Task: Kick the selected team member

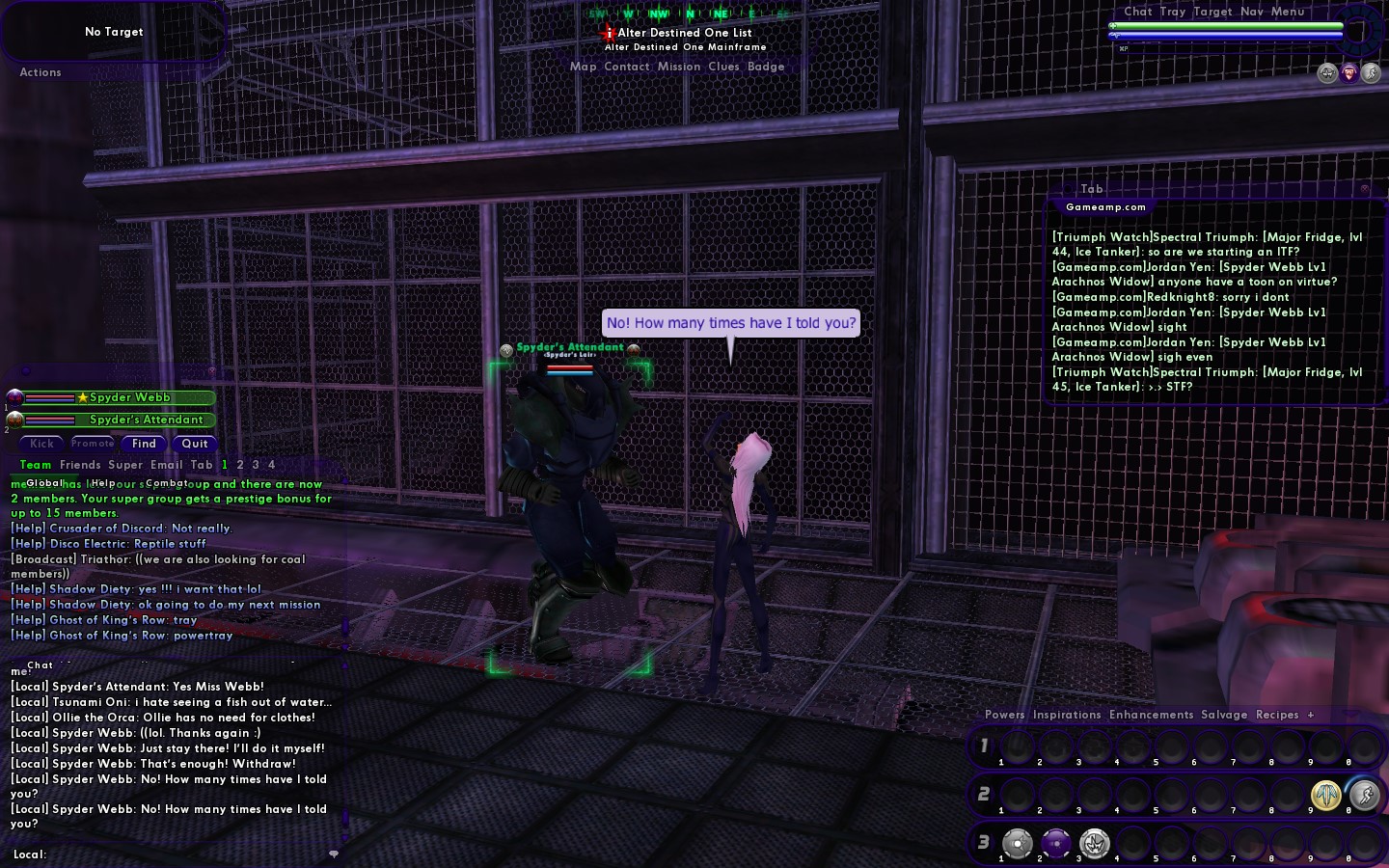Action: click(42, 444)
